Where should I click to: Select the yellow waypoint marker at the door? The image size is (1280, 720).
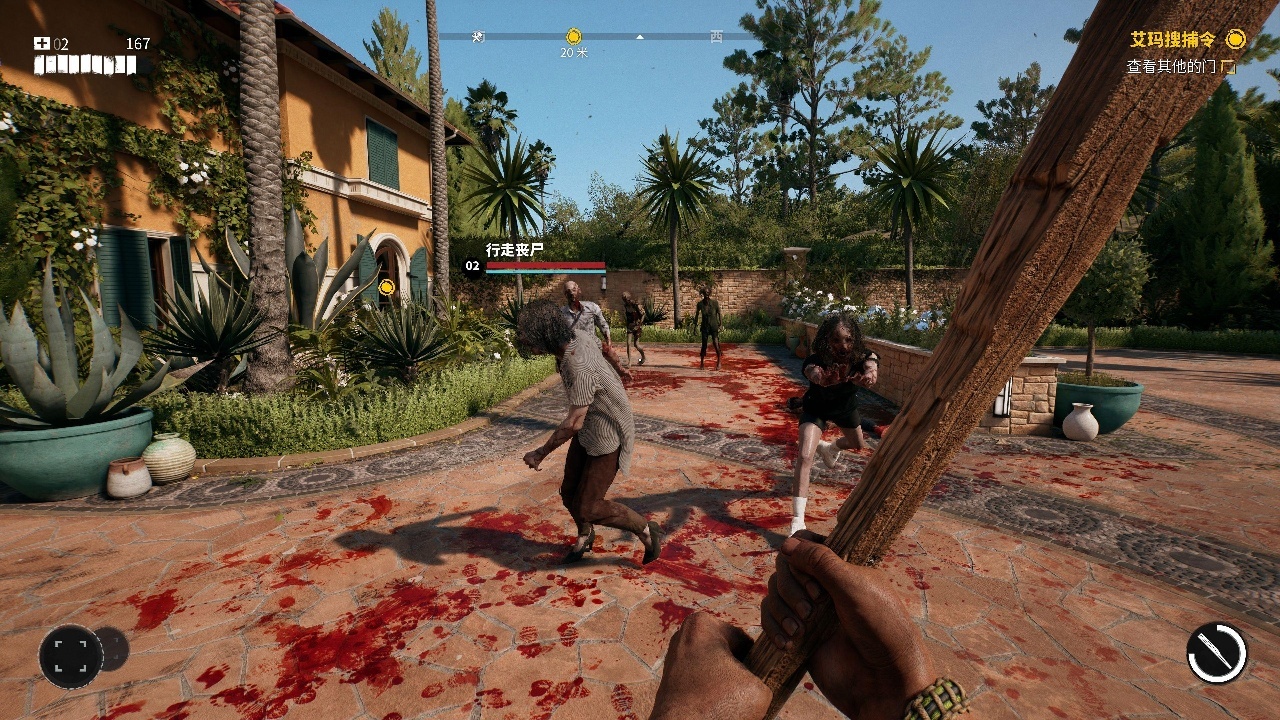coord(387,287)
